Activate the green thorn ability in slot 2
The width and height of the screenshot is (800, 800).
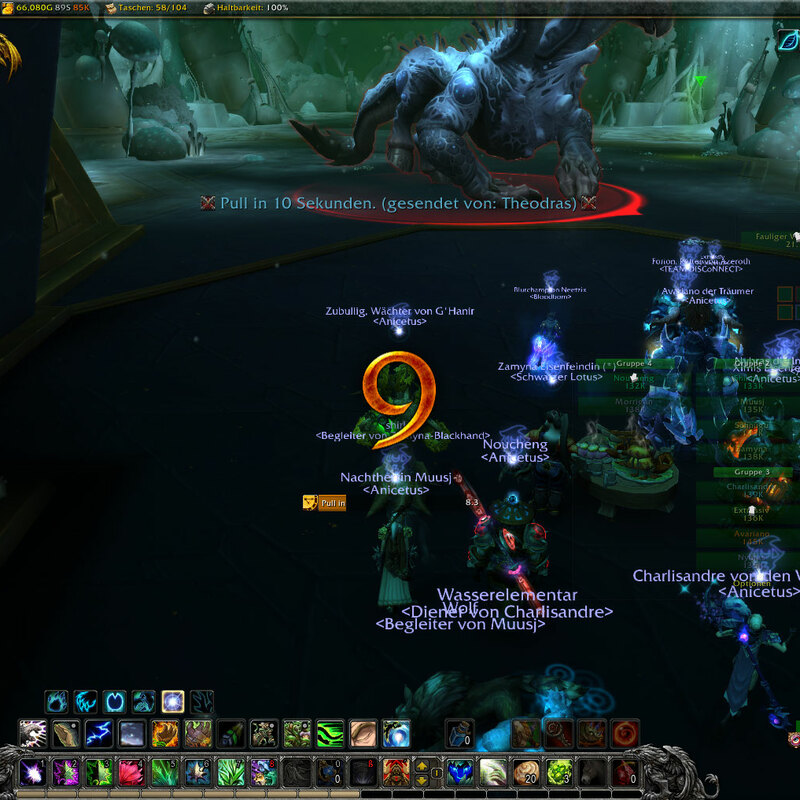[66, 772]
